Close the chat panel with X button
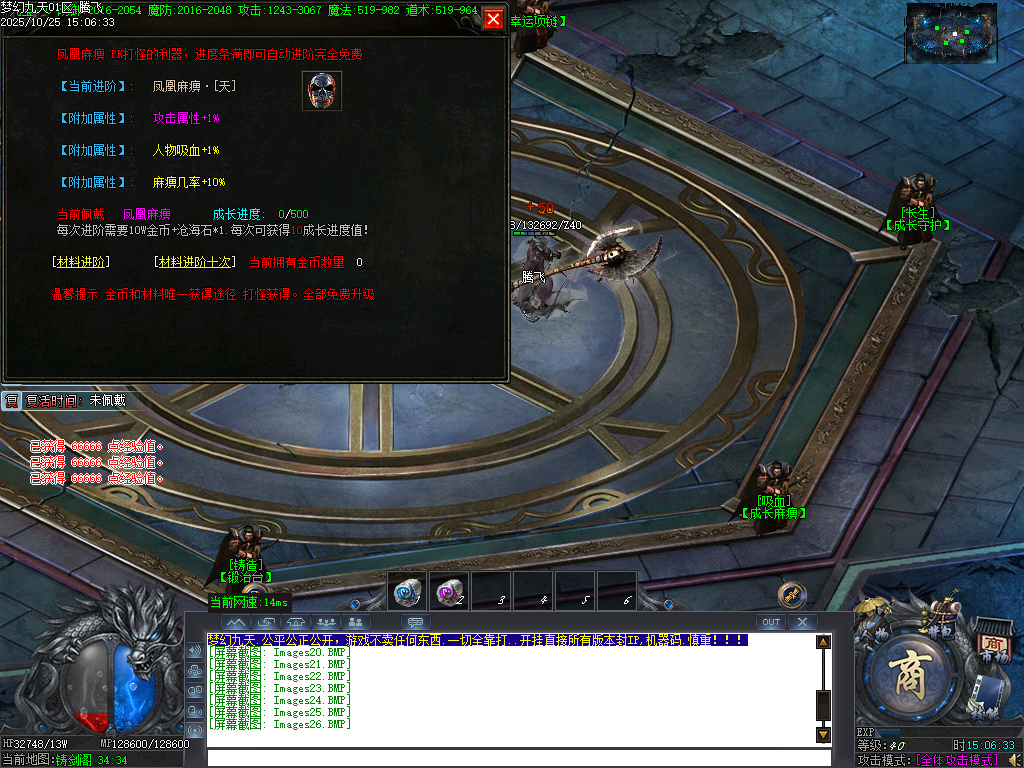The height and width of the screenshot is (768, 1024). (x=802, y=622)
